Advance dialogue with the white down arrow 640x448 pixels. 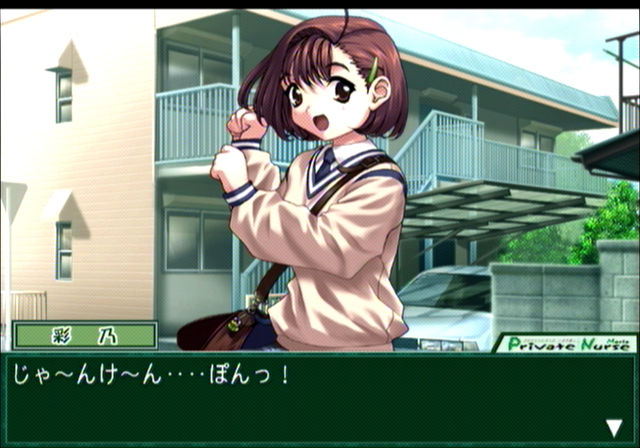(613, 427)
